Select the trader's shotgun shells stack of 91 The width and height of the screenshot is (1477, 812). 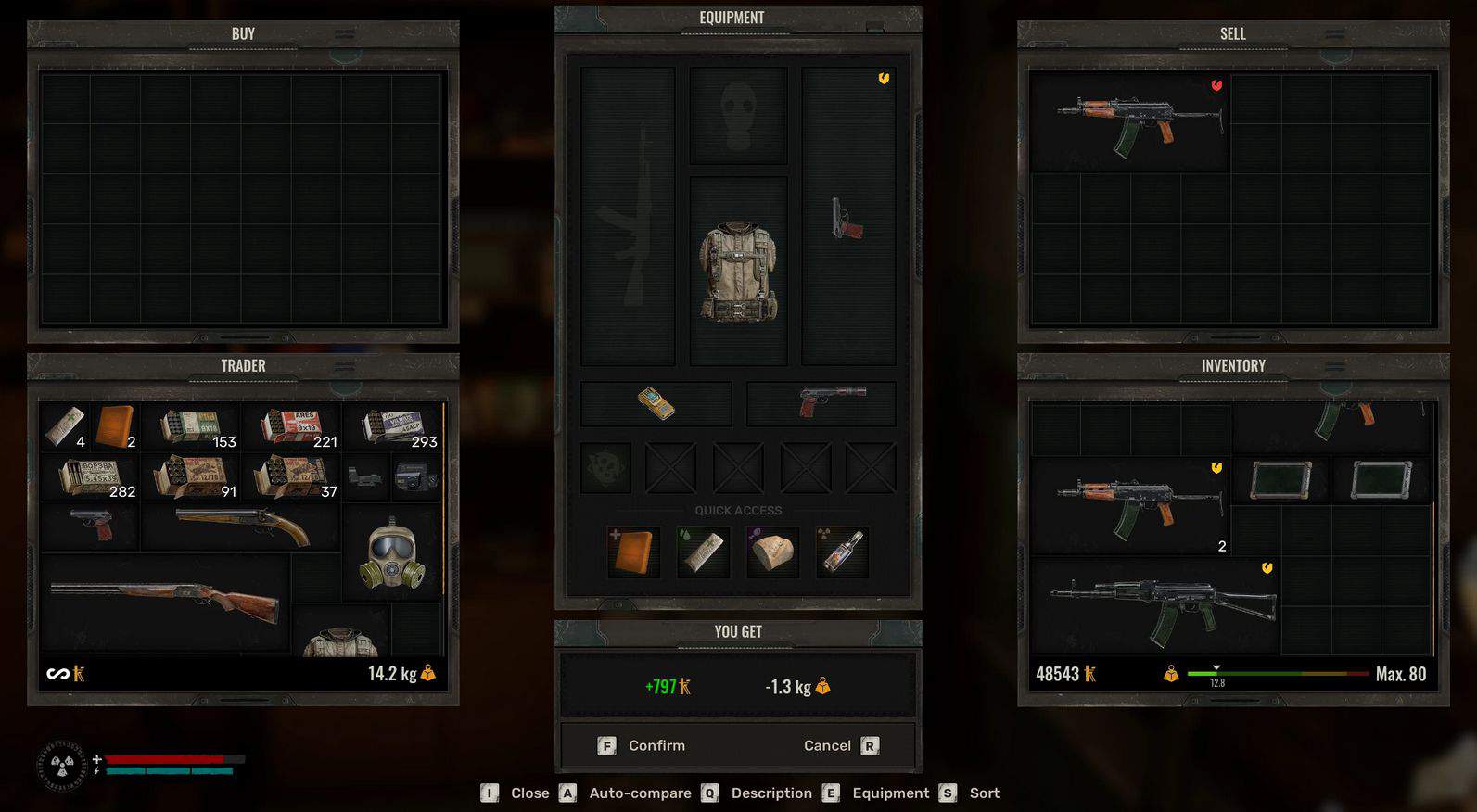tap(192, 476)
